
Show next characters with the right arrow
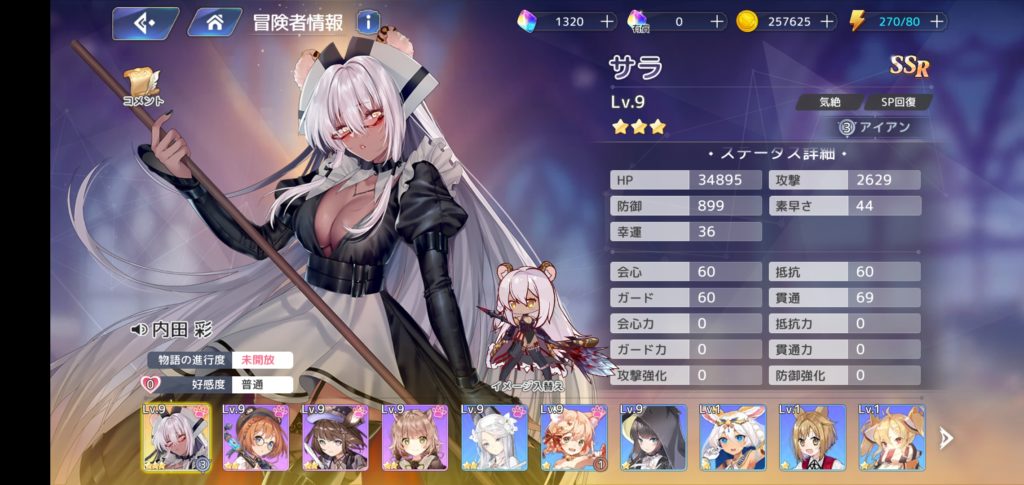(x=946, y=437)
